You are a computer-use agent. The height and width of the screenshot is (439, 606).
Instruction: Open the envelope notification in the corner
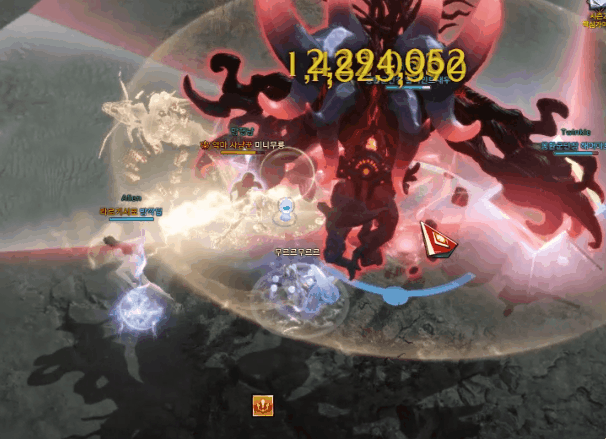598,5
